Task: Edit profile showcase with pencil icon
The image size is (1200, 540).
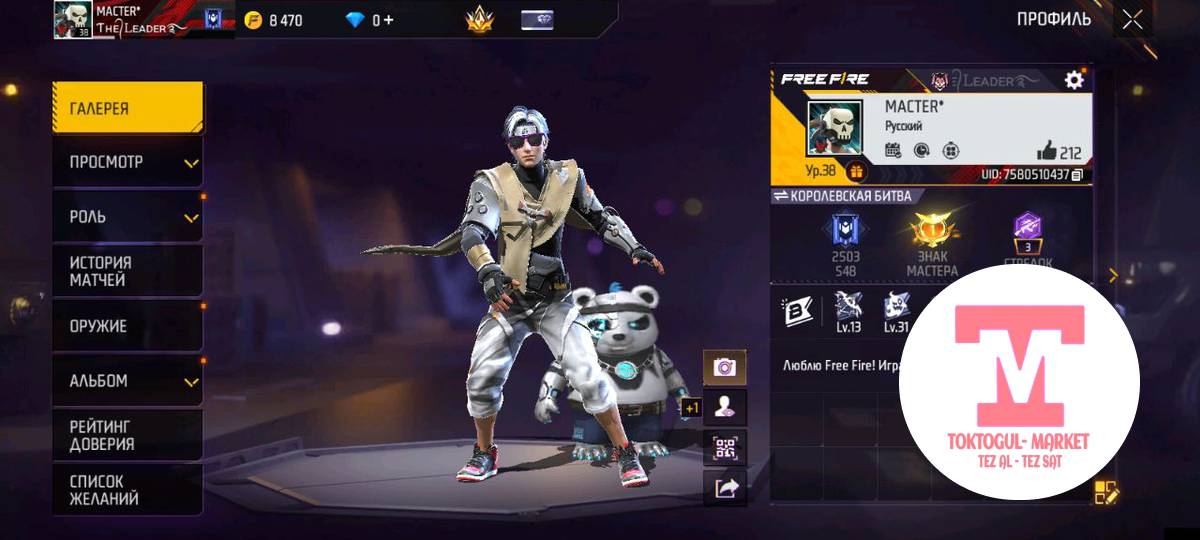Action: (x=1106, y=491)
